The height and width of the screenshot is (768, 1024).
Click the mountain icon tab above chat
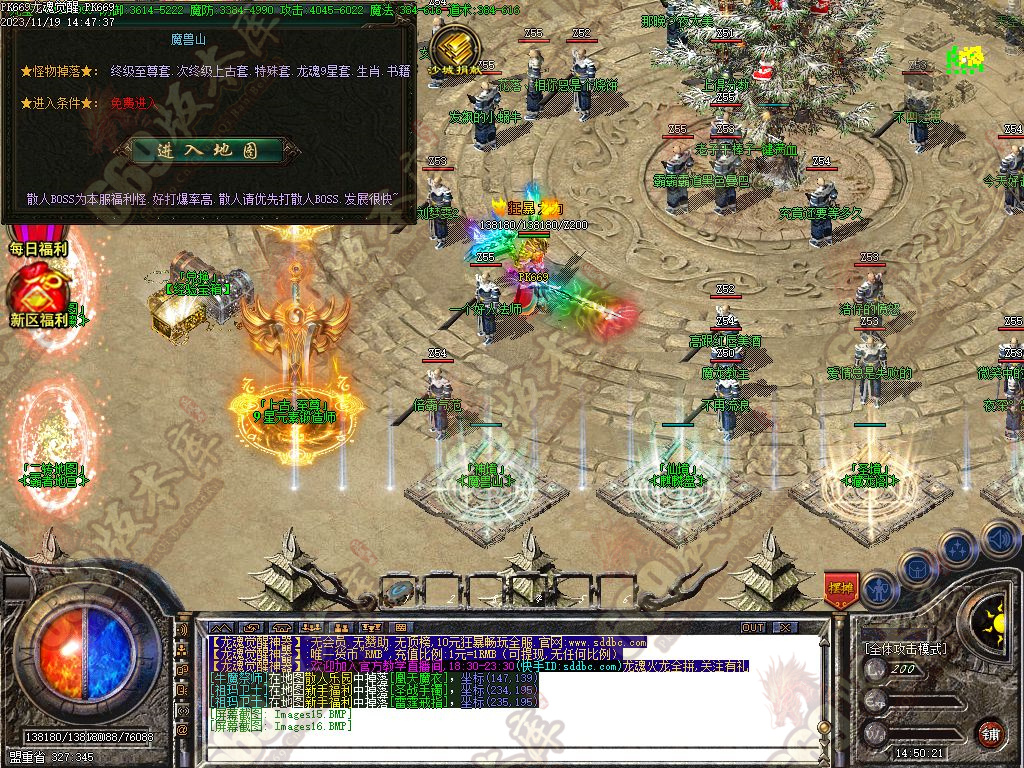219,628
